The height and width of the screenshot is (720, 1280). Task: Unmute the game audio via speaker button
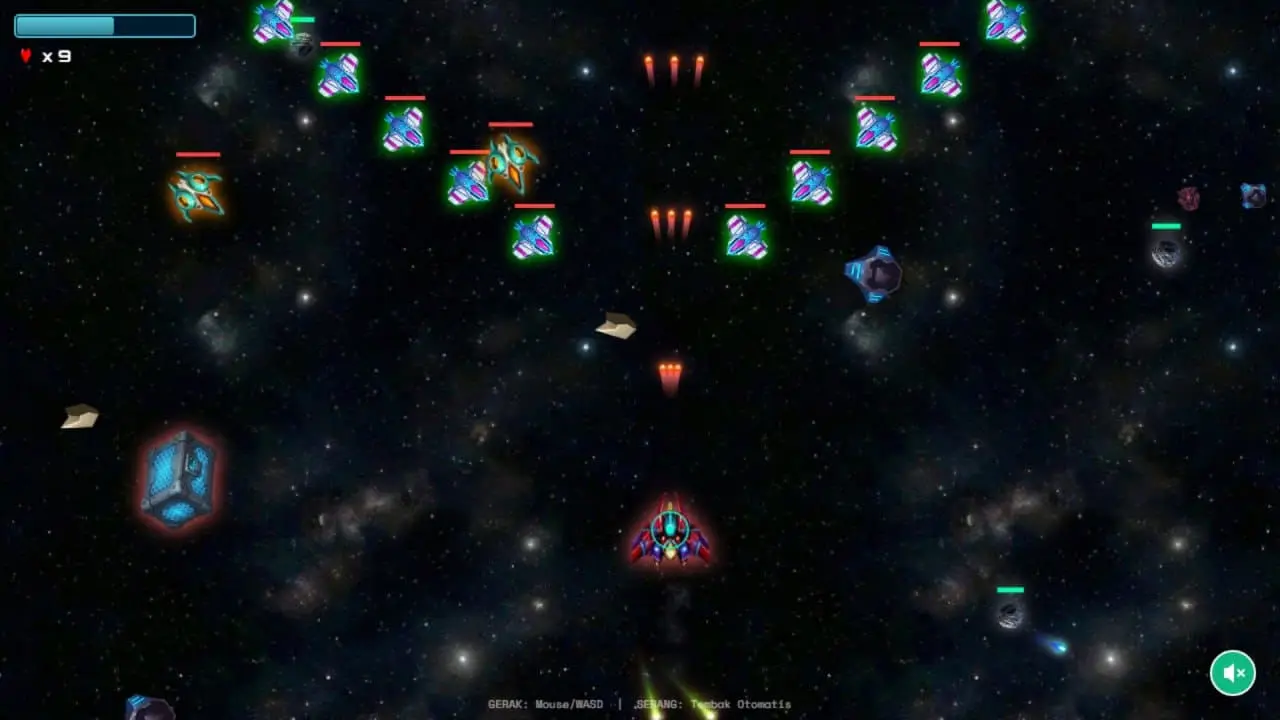pyautogui.click(x=1232, y=673)
